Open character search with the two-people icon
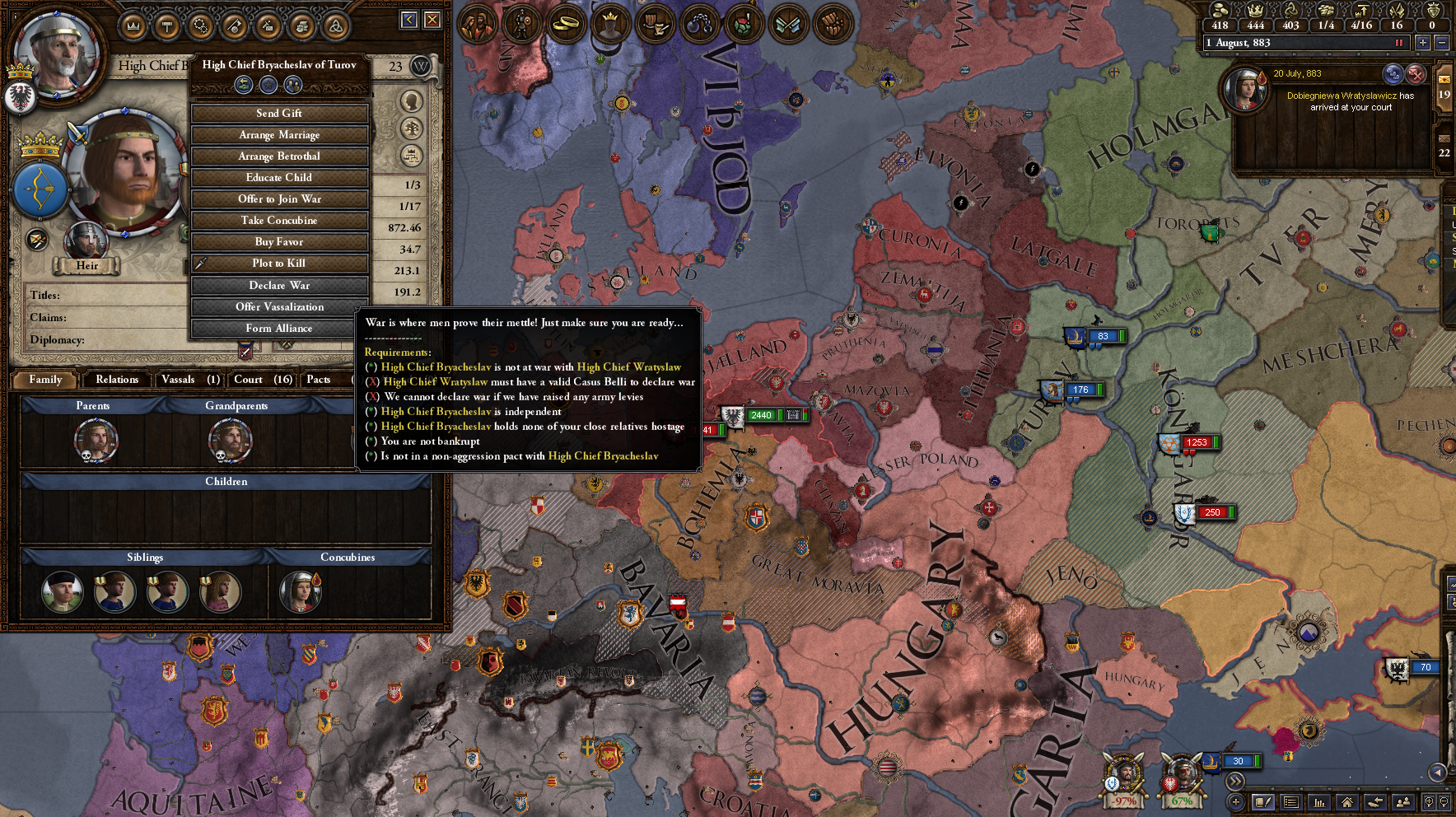The image size is (1456, 817). (1403, 802)
